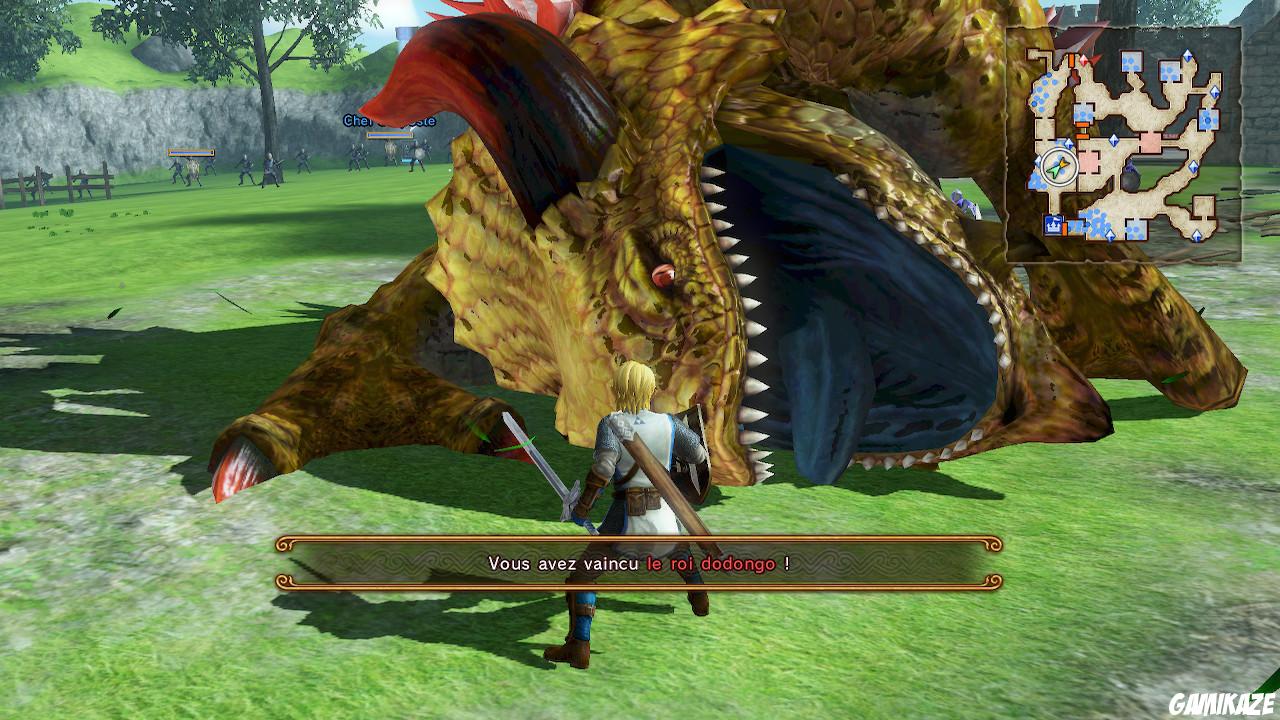The height and width of the screenshot is (720, 1280).
Task: Click the leftmost soldier's health bar
Action: point(190,152)
